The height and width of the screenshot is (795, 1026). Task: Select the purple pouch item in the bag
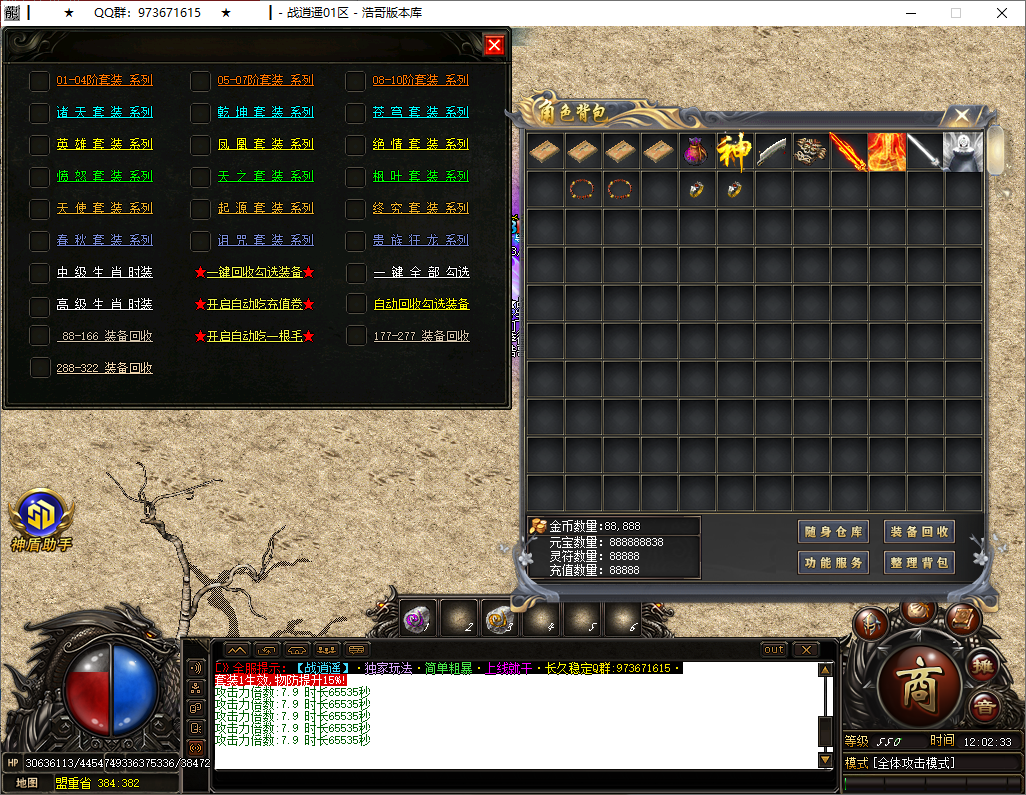click(696, 152)
